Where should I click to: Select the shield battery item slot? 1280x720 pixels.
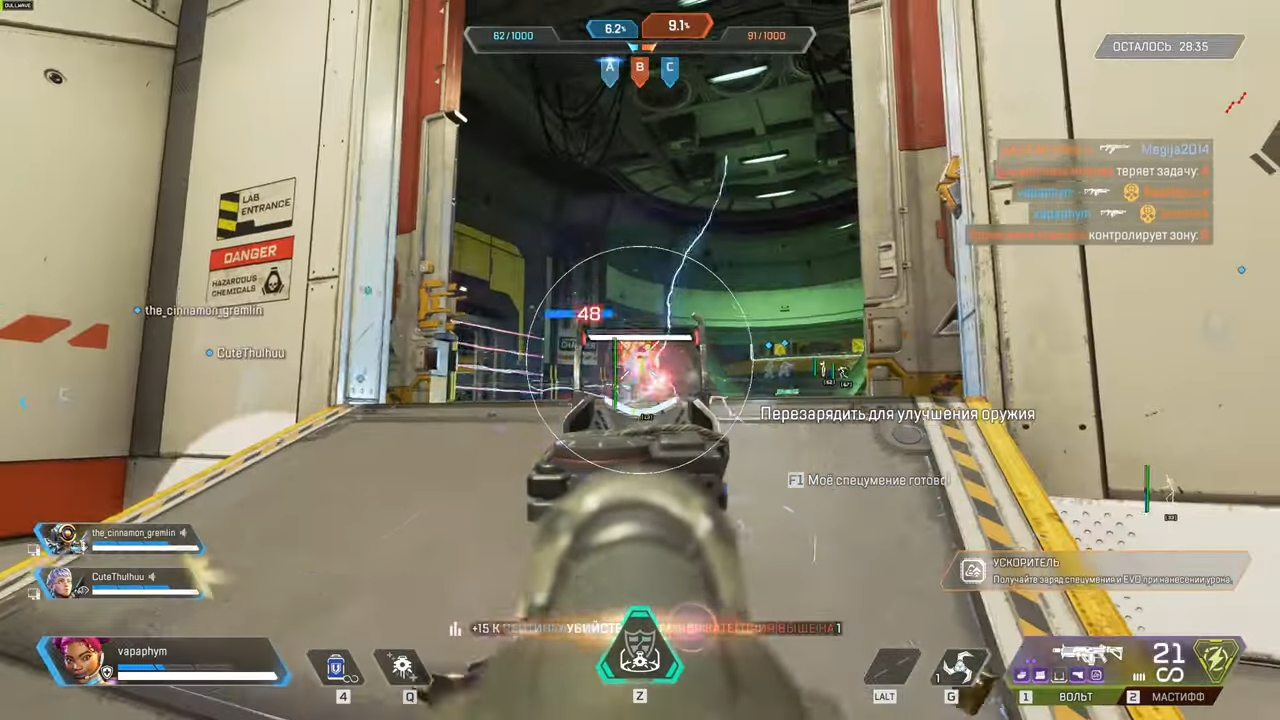[x=338, y=666]
